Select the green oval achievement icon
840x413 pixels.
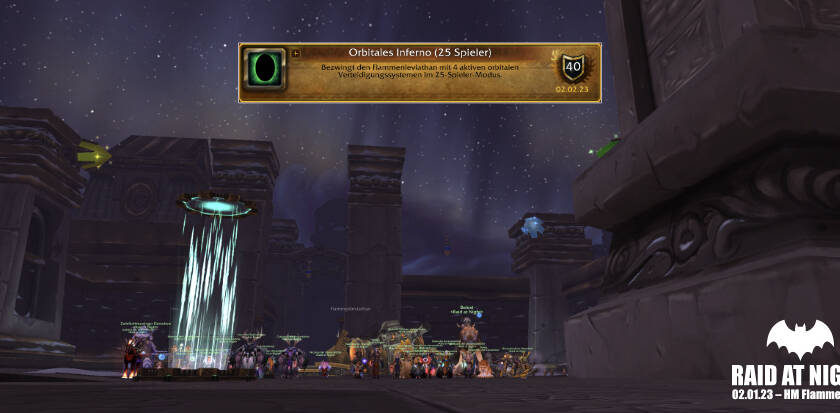coord(266,72)
